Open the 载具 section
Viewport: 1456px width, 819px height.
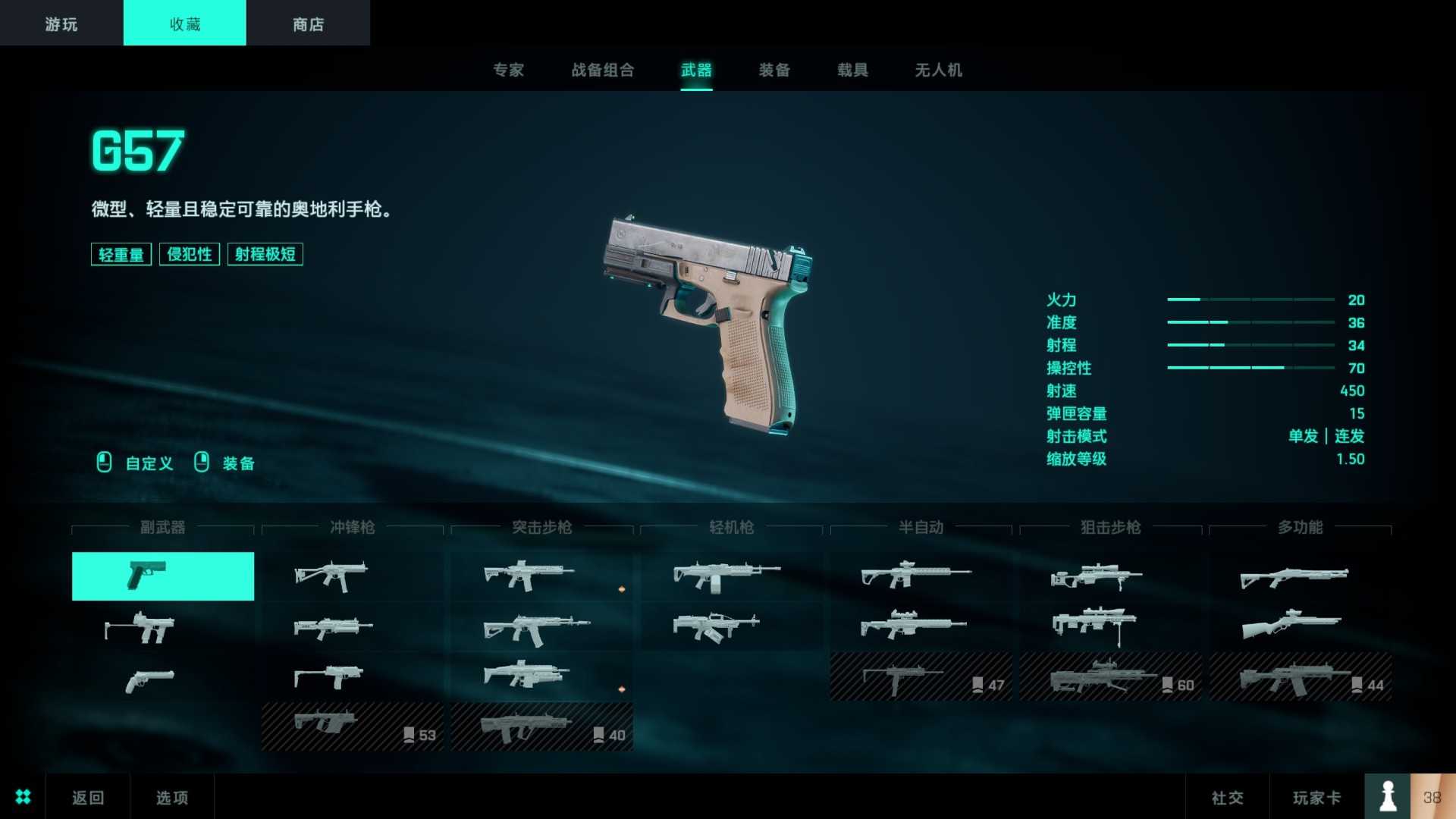coord(852,71)
